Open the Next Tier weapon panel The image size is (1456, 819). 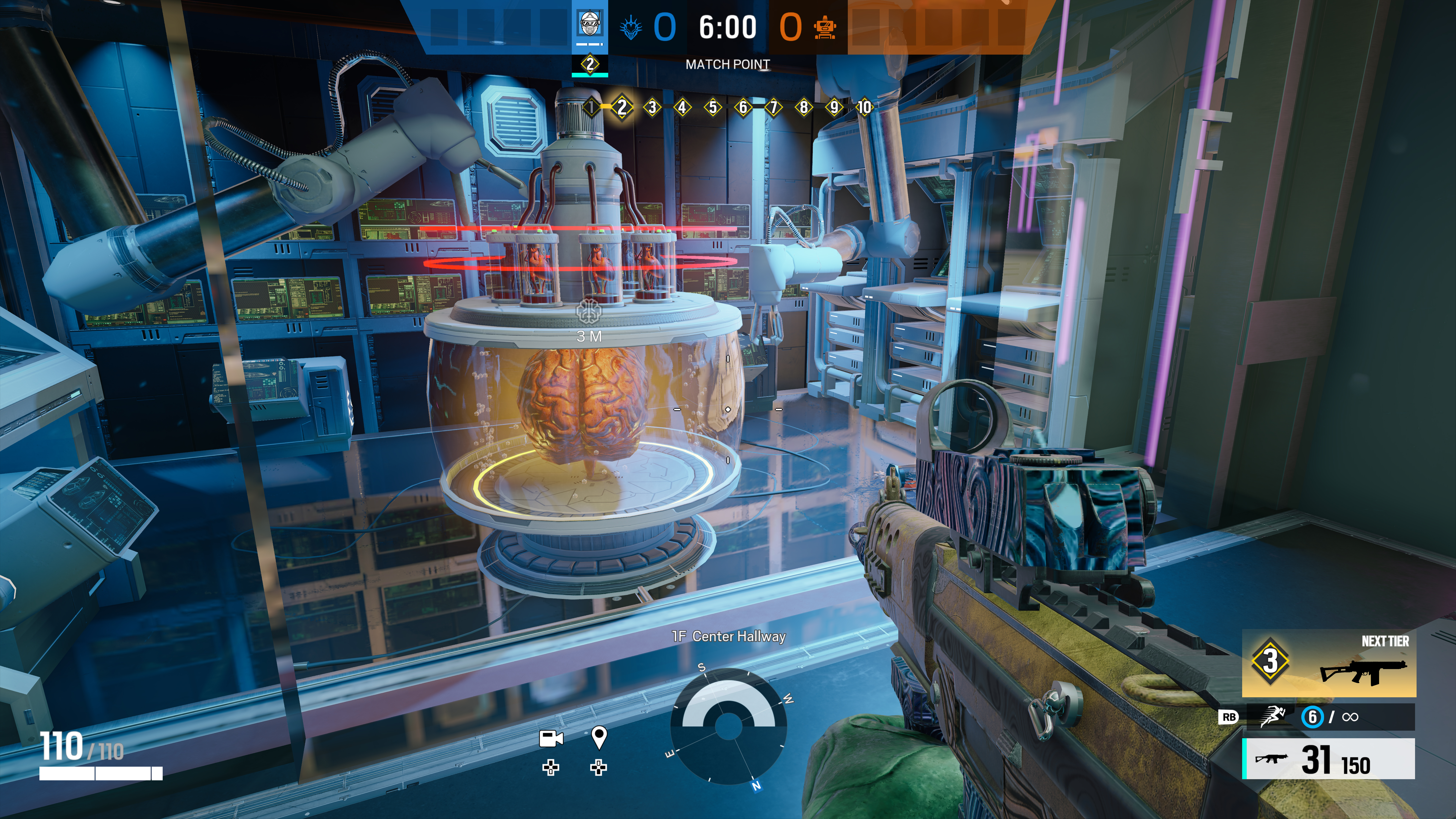click(x=1328, y=662)
